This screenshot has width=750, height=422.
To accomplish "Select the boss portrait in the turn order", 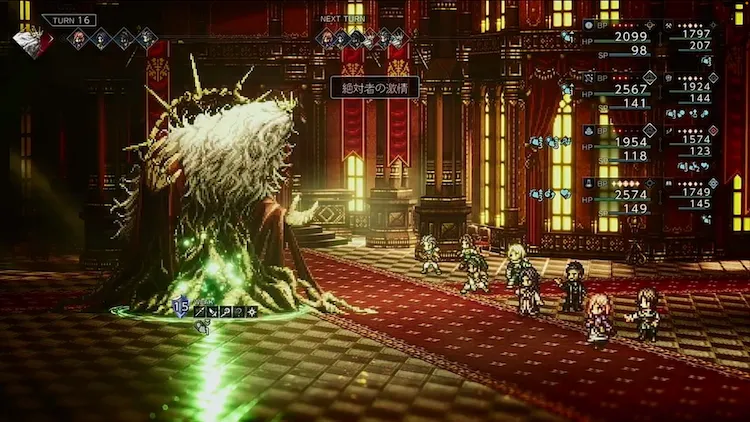I will [x=33, y=41].
